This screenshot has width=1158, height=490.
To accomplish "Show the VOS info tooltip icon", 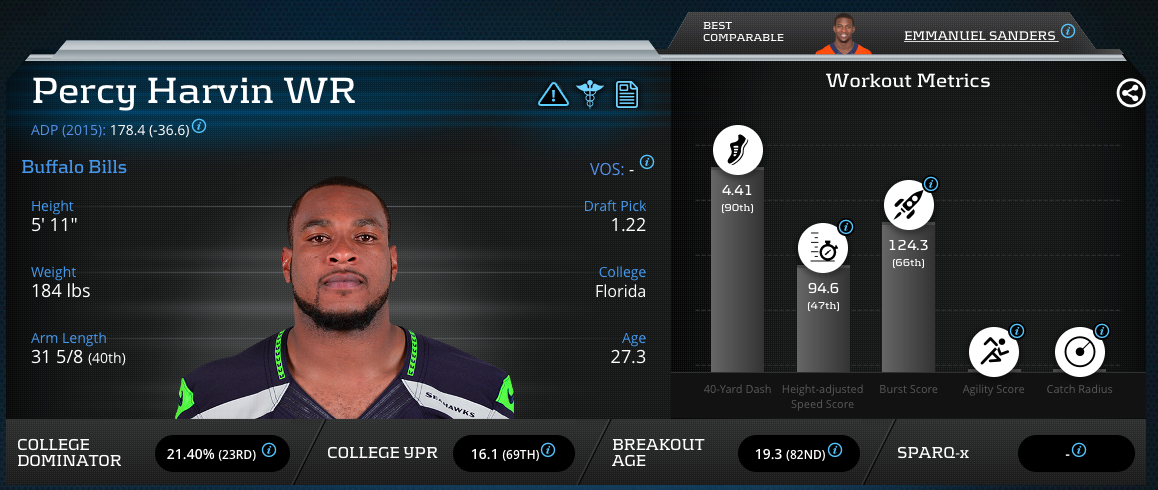I will pos(646,162).
